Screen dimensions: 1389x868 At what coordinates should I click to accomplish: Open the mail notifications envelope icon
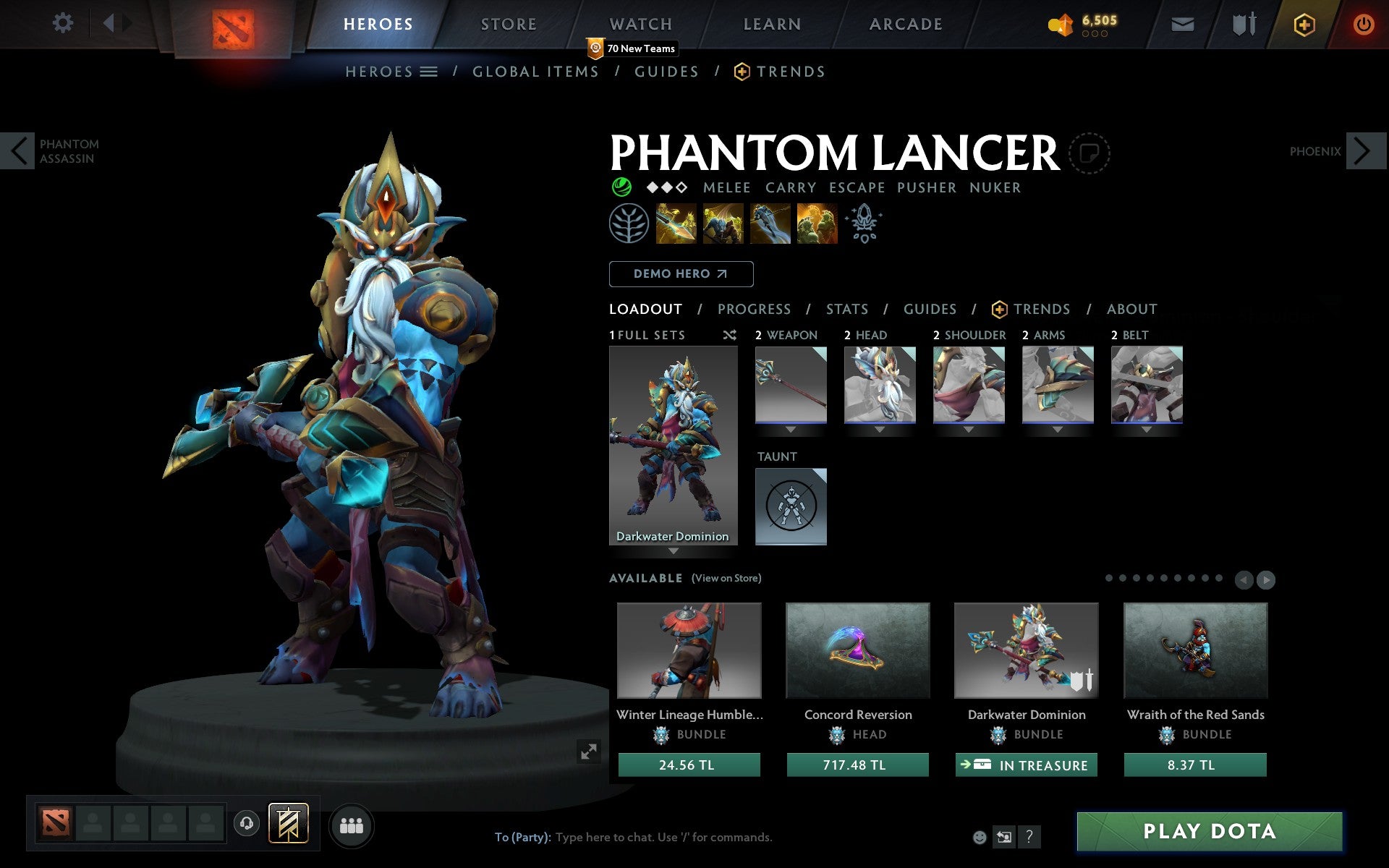[x=1181, y=24]
